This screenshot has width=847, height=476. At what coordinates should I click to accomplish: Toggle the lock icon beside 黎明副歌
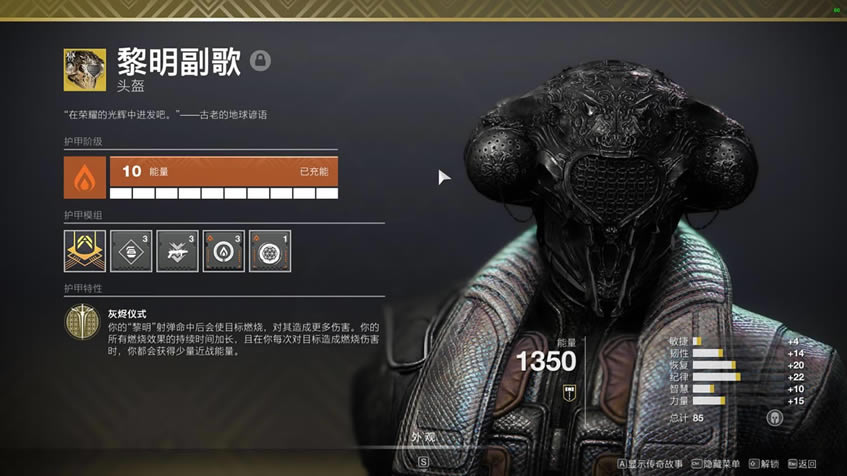coord(260,62)
